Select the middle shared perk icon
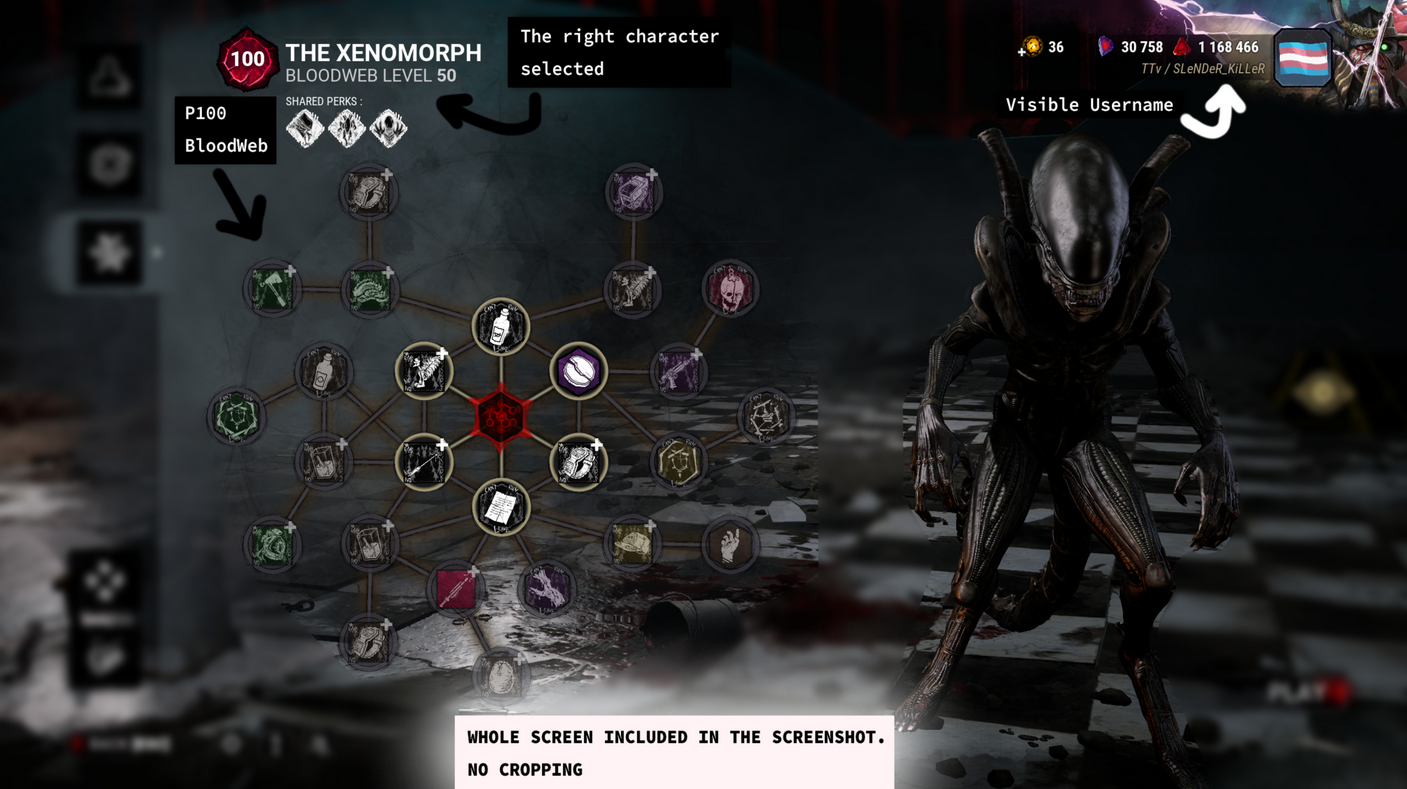The height and width of the screenshot is (789, 1407). point(345,128)
